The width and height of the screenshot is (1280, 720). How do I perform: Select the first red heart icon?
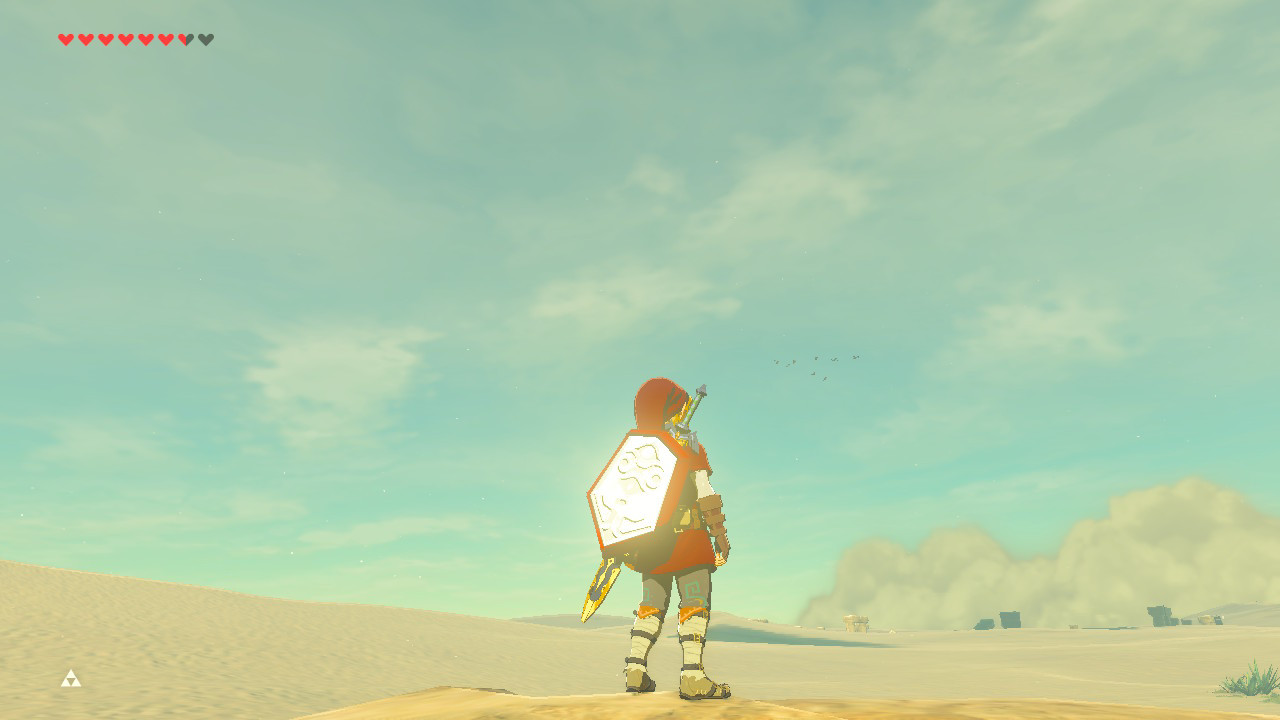(x=66, y=39)
